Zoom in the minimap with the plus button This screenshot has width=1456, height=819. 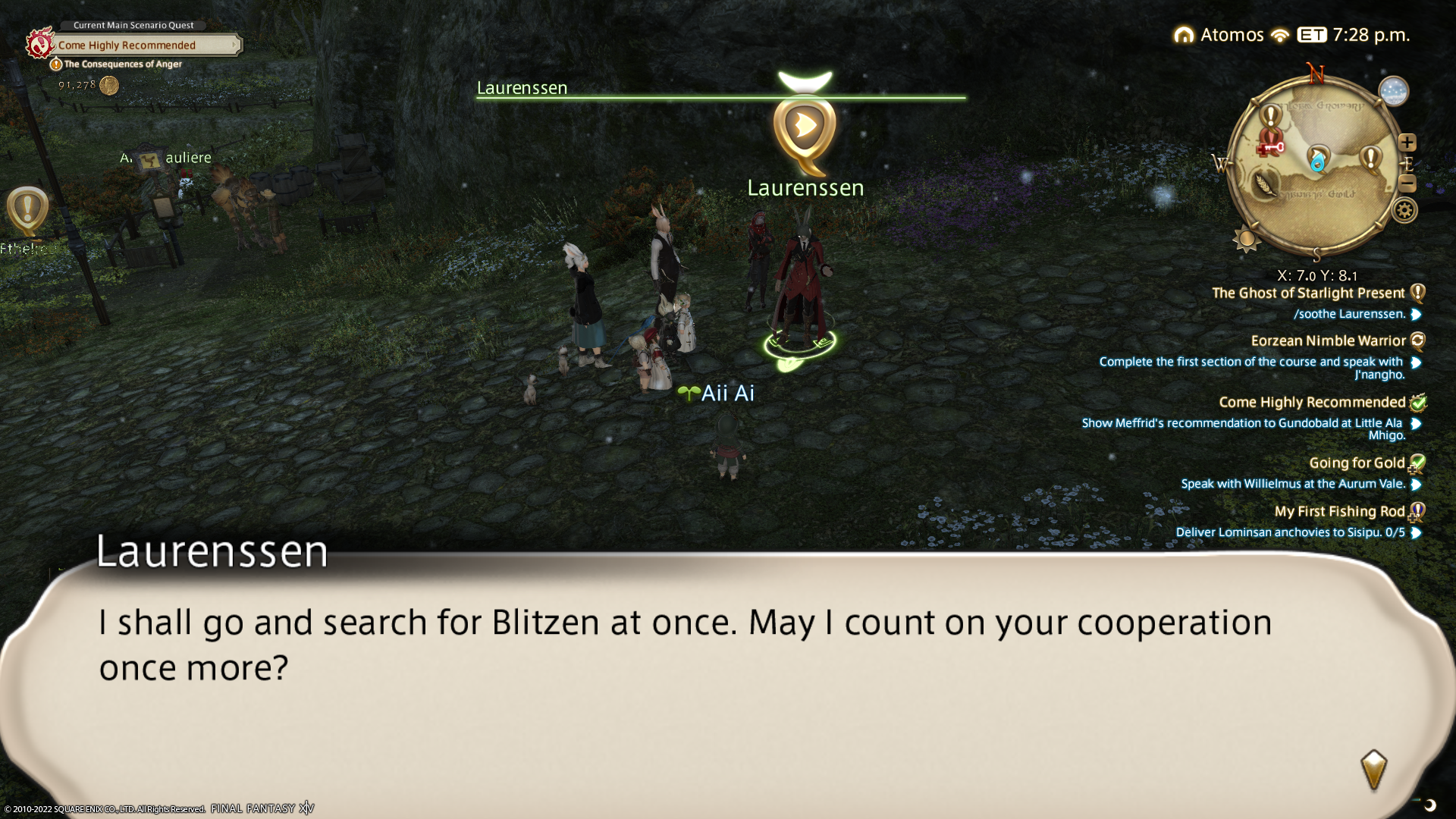(1407, 143)
